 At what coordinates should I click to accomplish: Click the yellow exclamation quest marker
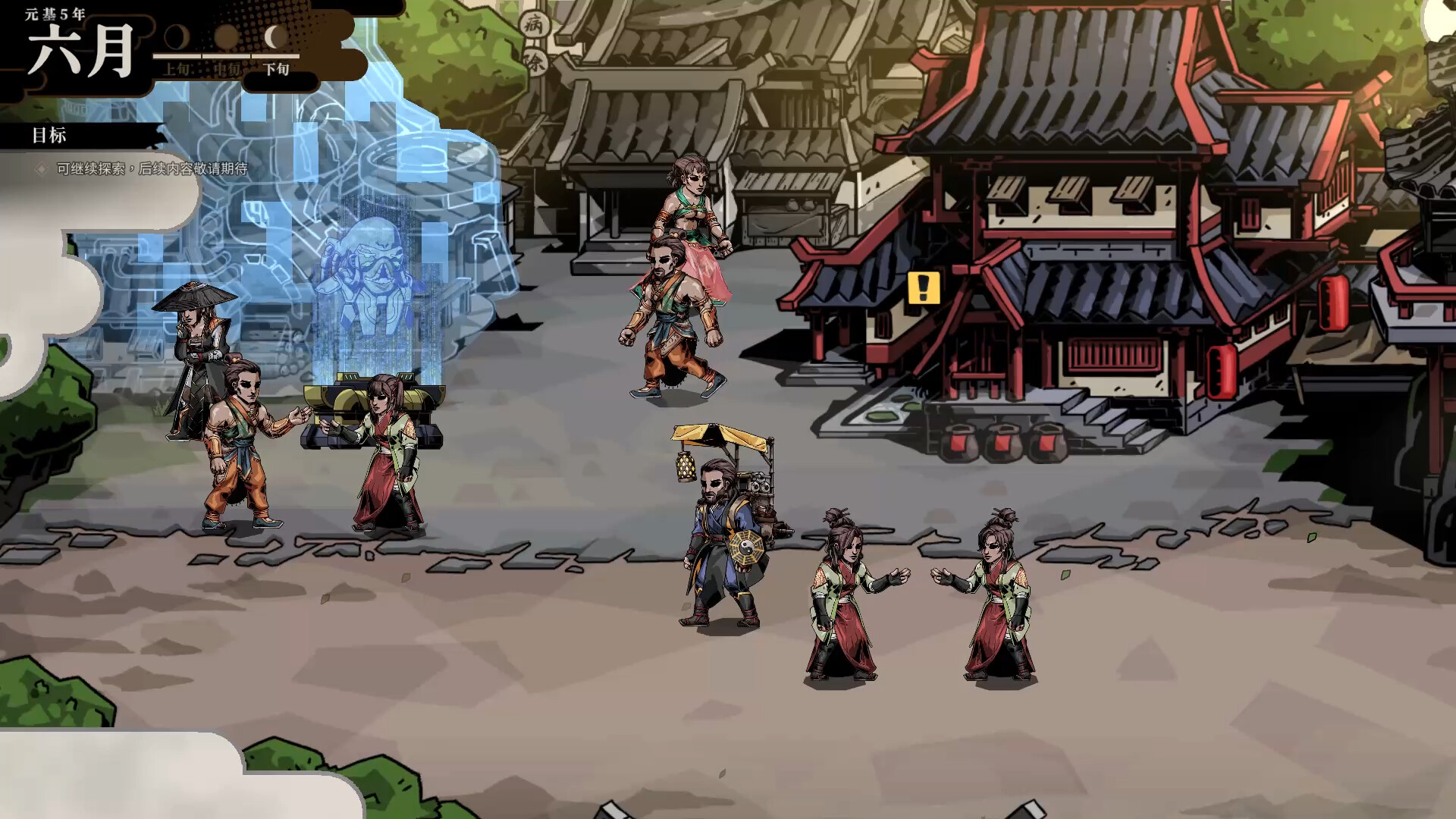[924, 288]
